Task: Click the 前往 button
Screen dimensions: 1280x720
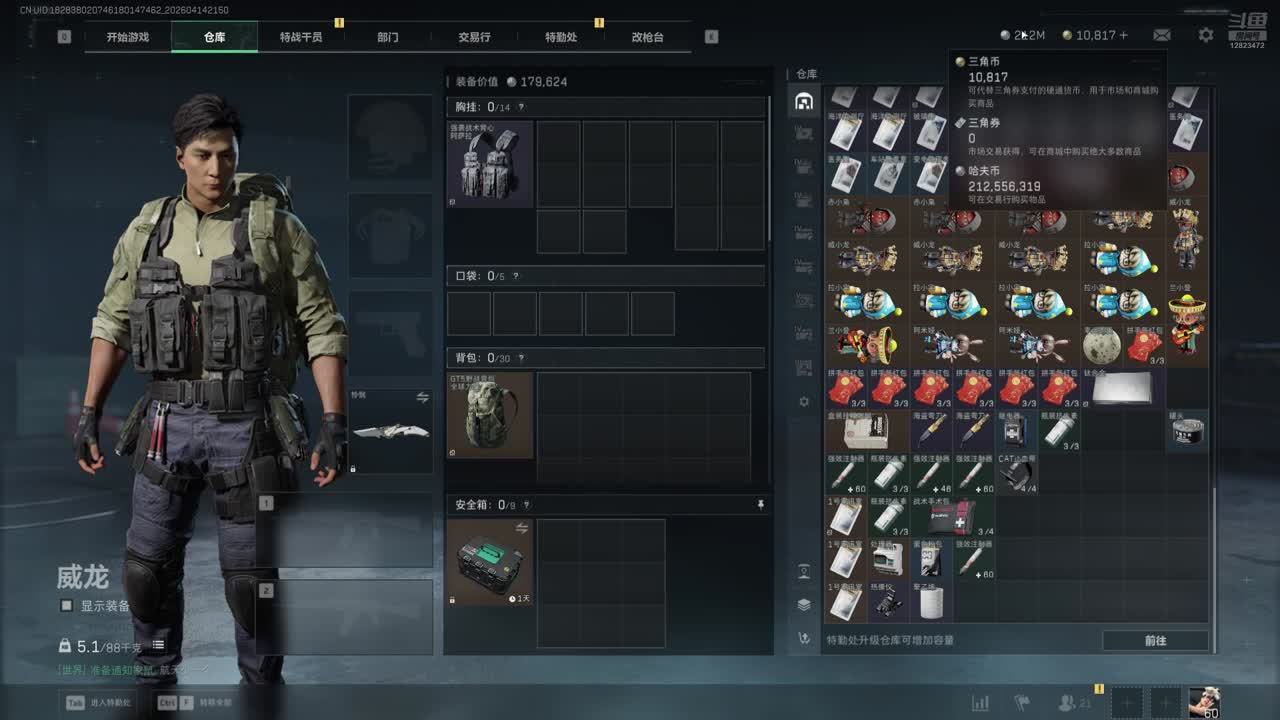Action: (x=1155, y=640)
